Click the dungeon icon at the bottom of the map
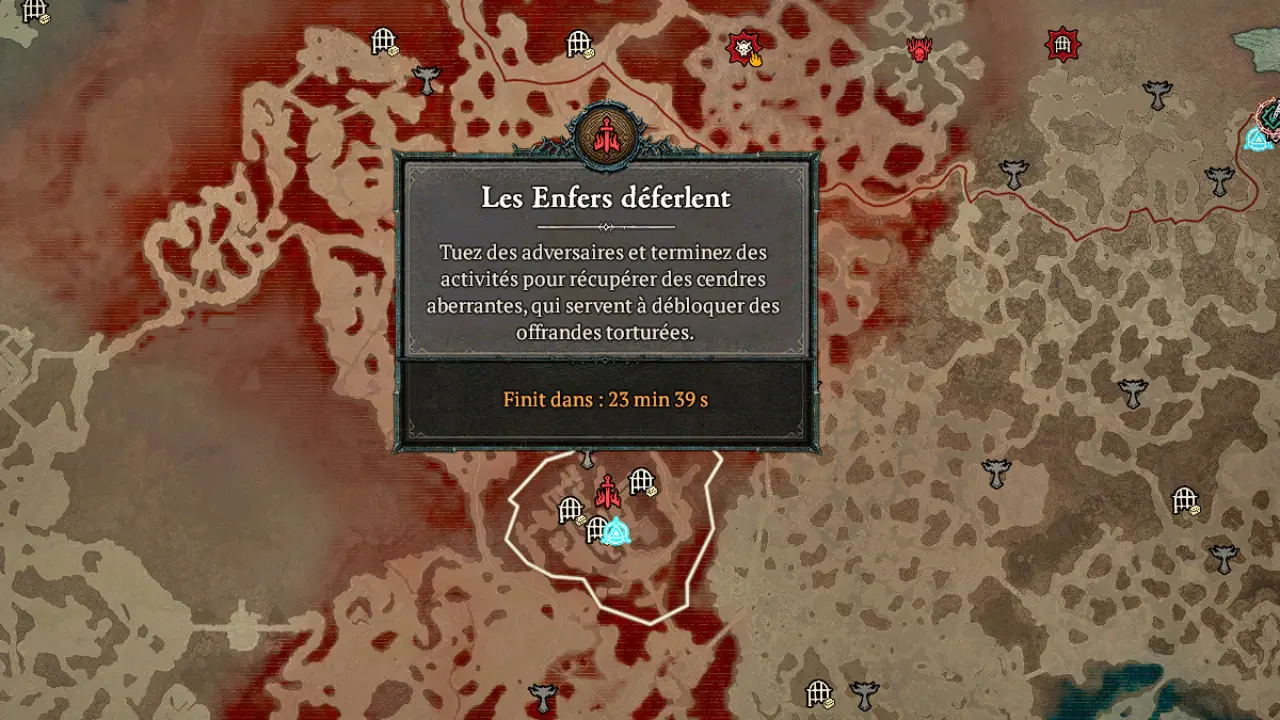 click(x=819, y=692)
